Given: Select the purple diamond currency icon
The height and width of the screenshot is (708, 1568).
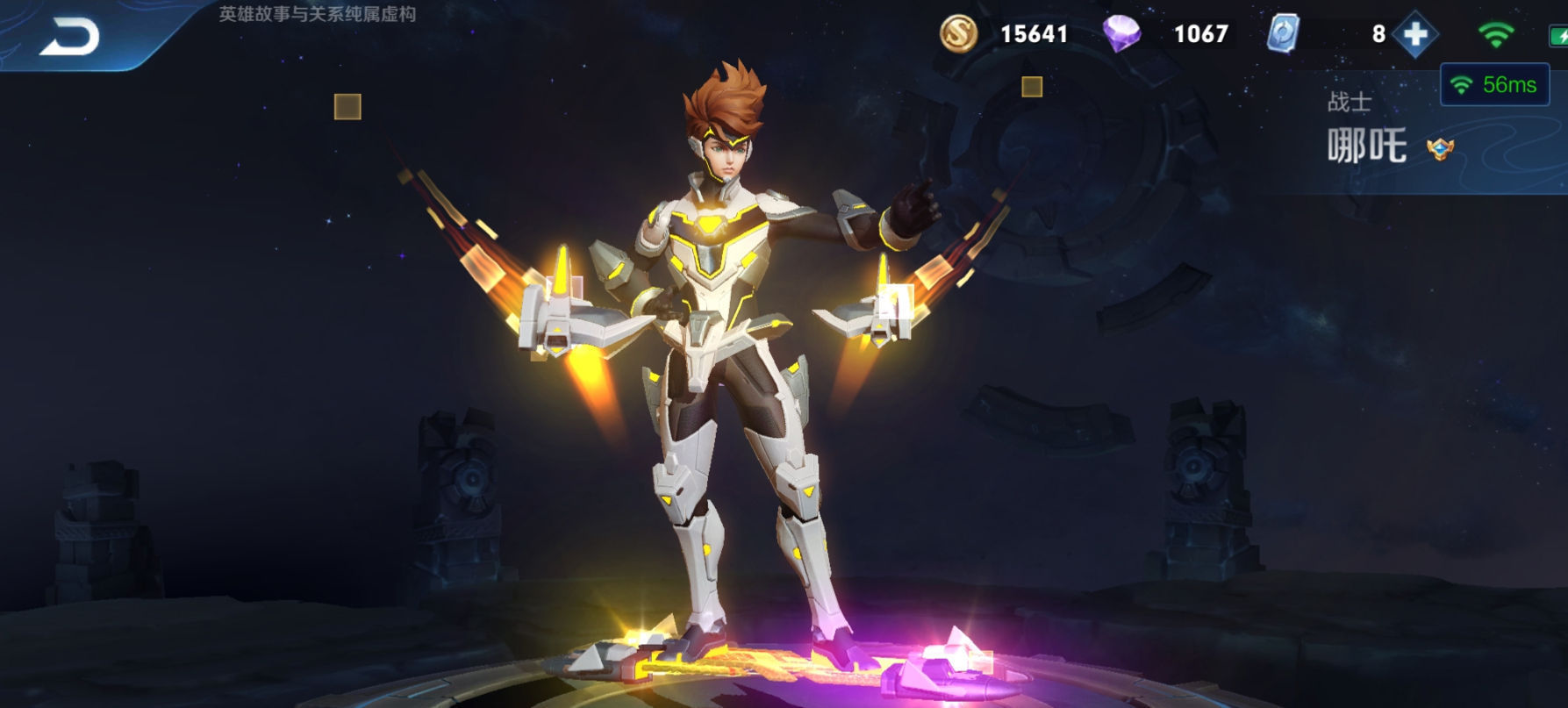Looking at the screenshot, I should pos(1121,34).
